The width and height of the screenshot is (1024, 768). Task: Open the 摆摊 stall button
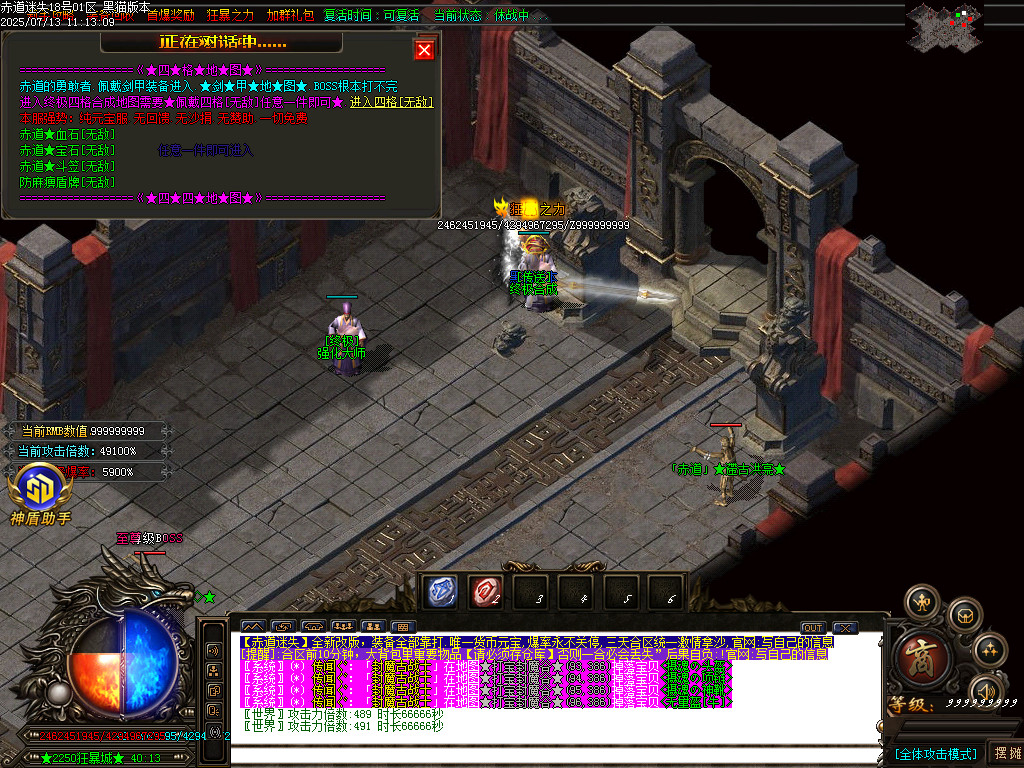tap(1006, 753)
